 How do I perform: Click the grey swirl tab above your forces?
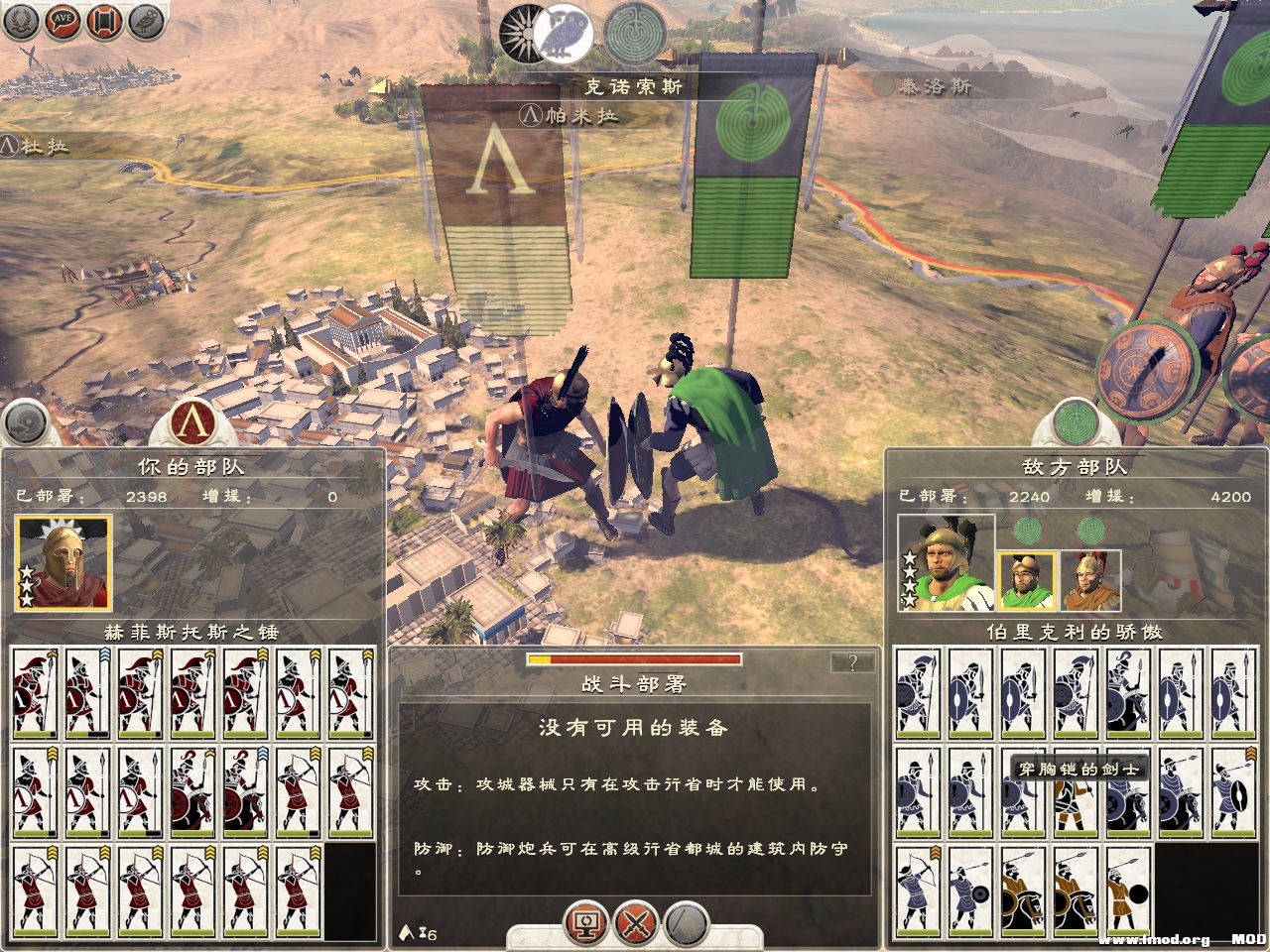click(27, 422)
